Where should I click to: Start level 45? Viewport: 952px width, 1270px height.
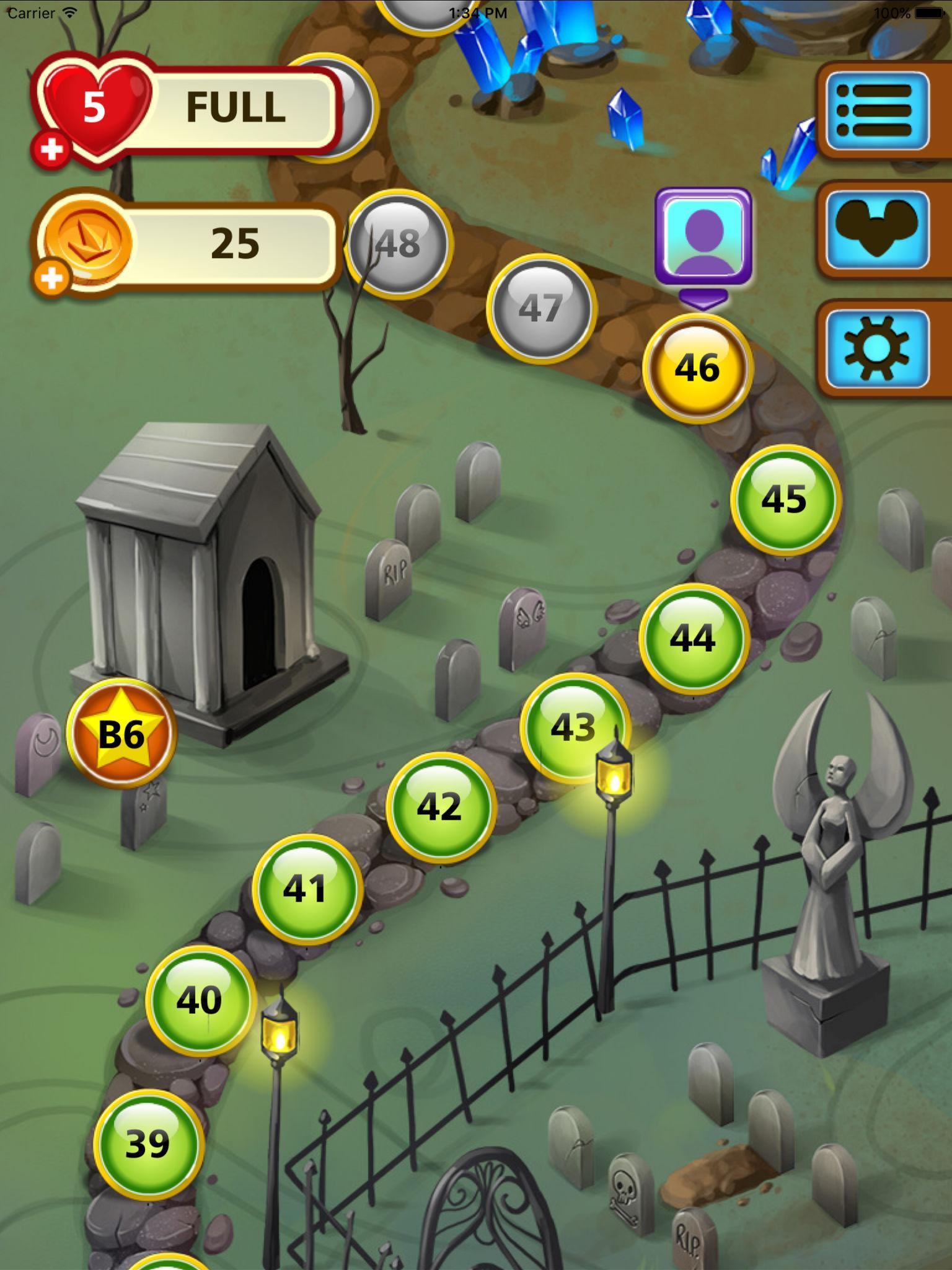[x=787, y=500]
